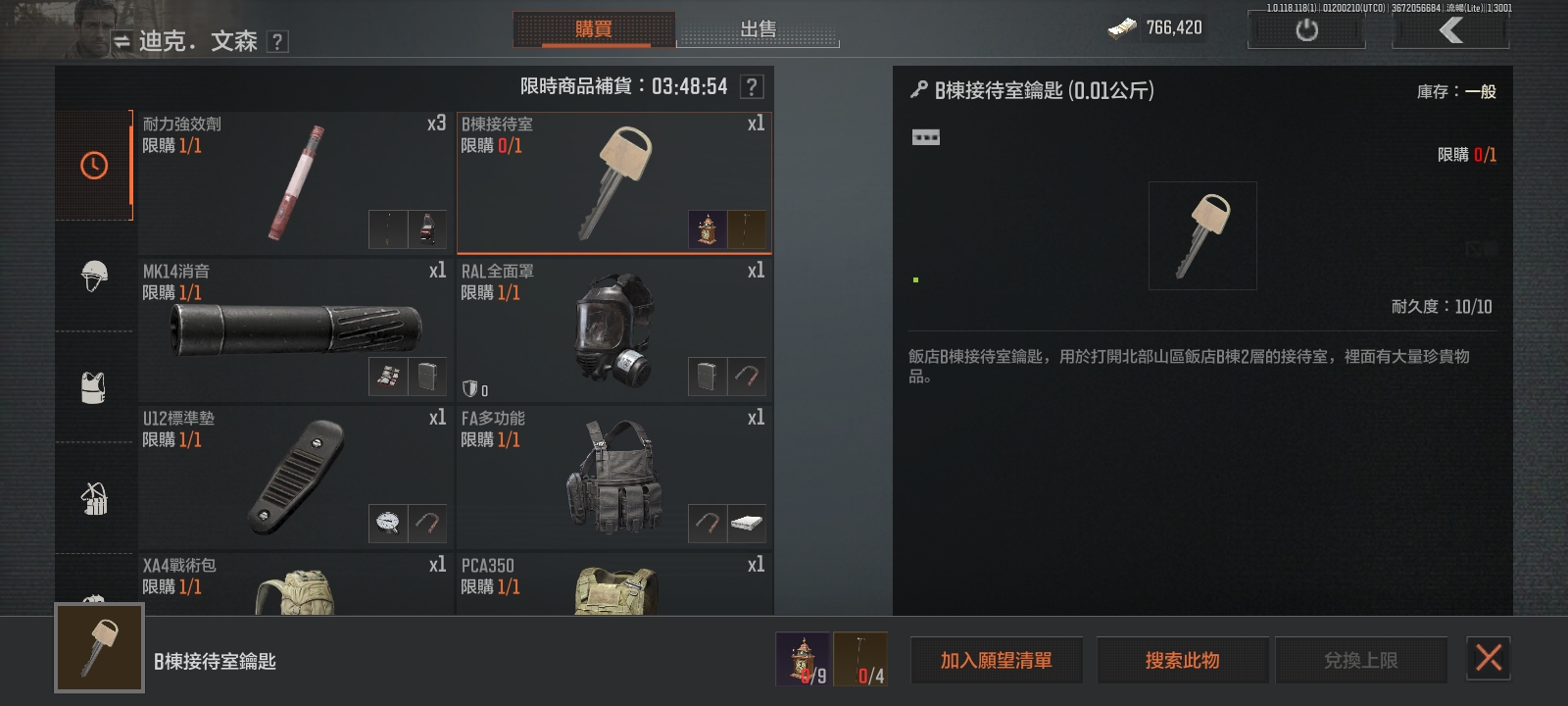Click the back arrow at the top right corner

(x=1448, y=28)
